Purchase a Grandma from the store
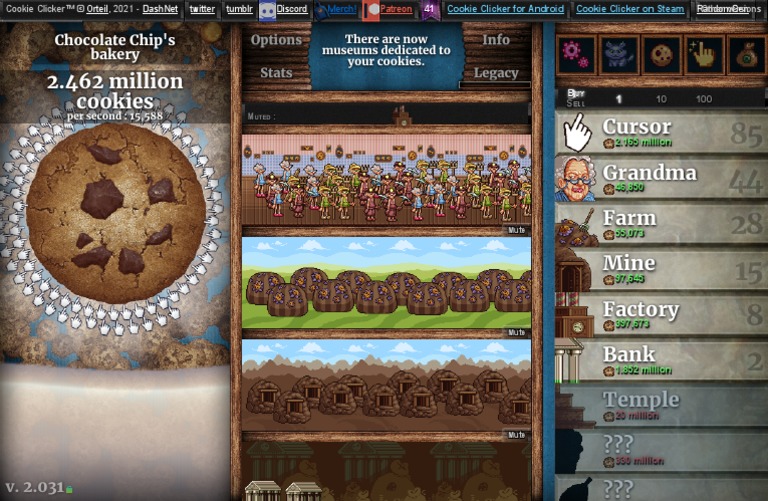 [x=660, y=179]
